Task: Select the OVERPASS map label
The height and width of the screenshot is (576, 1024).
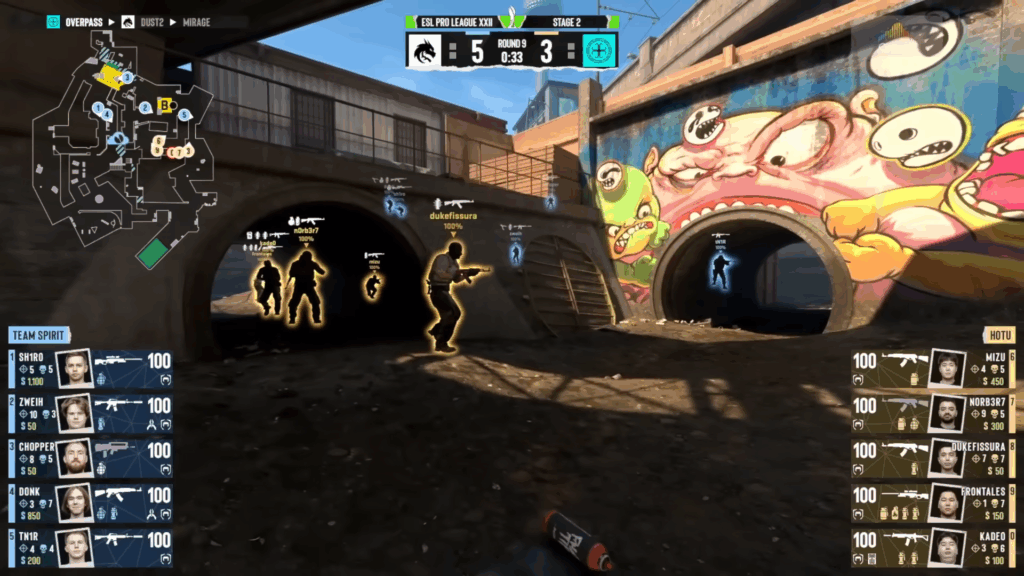Action: click(82, 21)
